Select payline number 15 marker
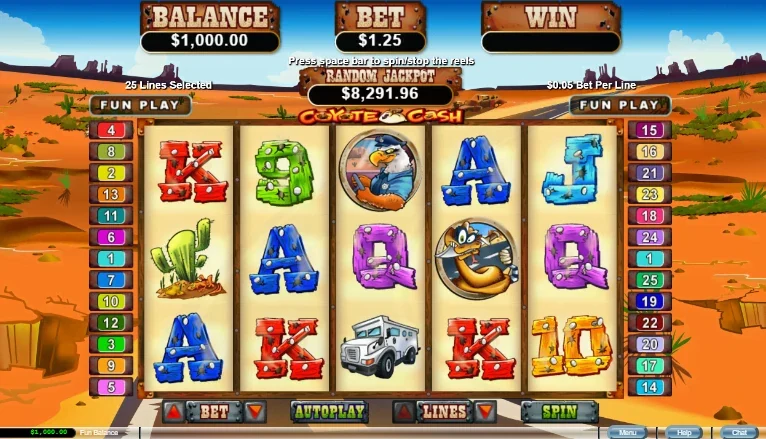766x439 pixels. [x=651, y=130]
